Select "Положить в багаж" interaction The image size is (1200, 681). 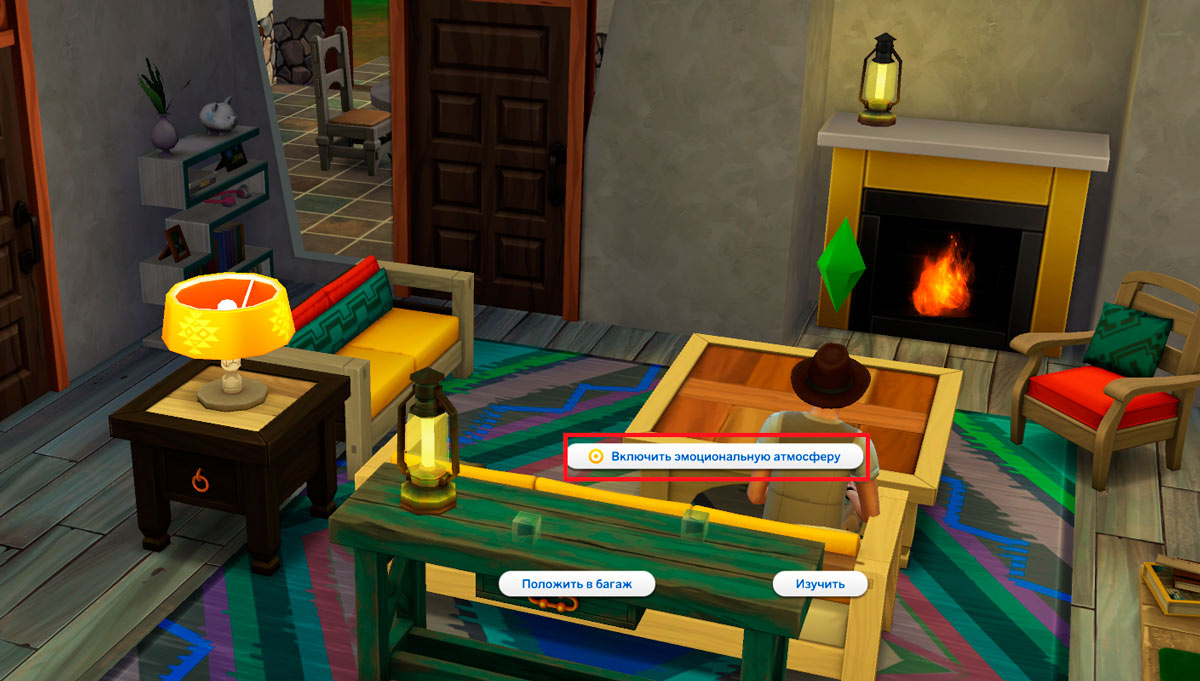[577, 584]
